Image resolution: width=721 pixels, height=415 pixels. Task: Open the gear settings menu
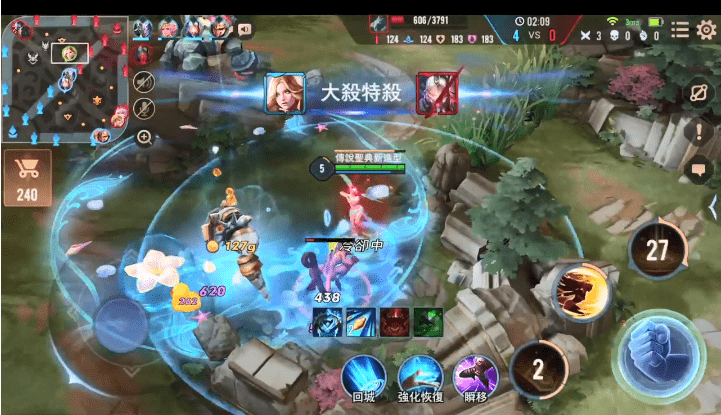(707, 31)
